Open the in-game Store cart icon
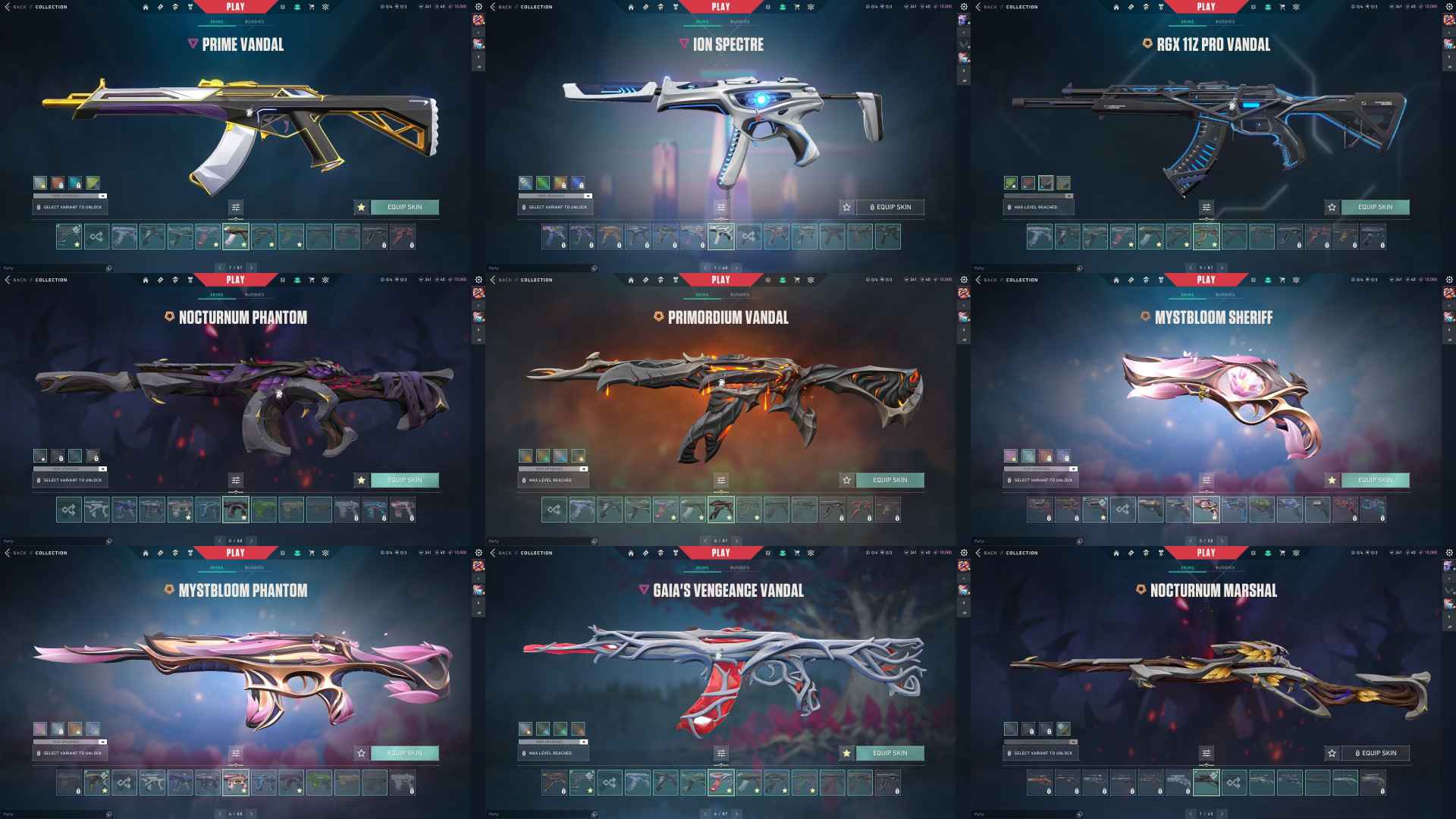1456x819 pixels. point(313,7)
